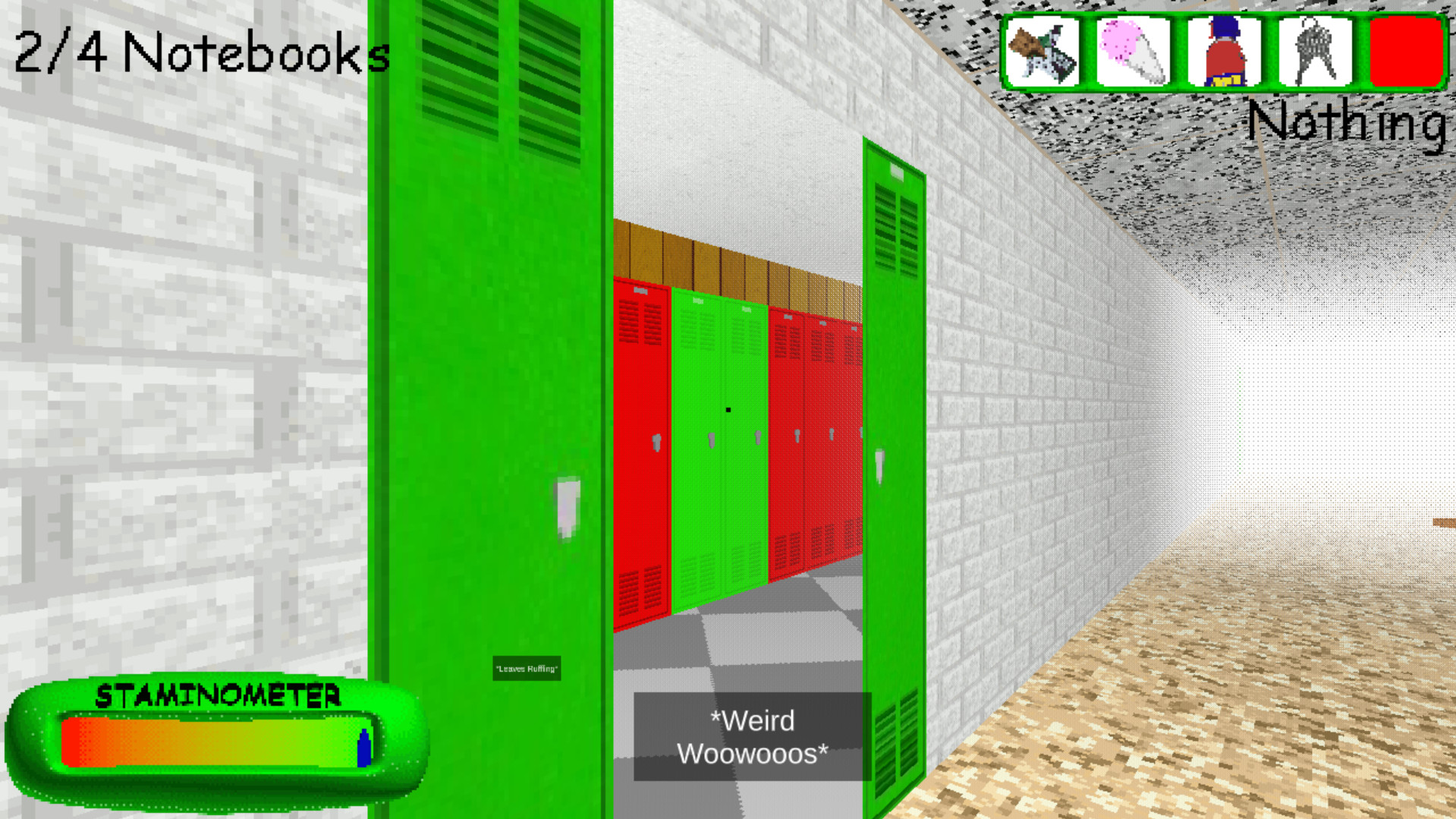The width and height of the screenshot is (1456, 819).
Task: Click the locker handle on the open door
Action: pyautogui.click(x=567, y=509)
